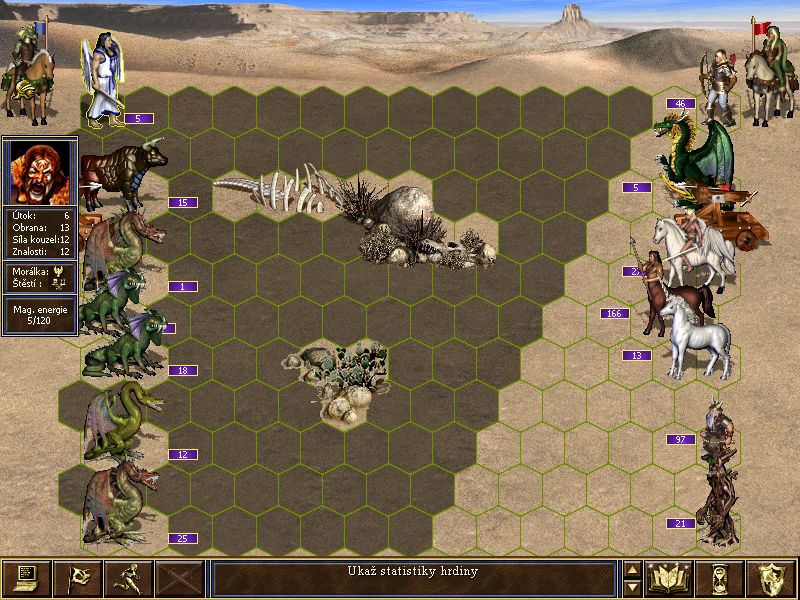Image resolution: width=800 pixels, height=600 pixels.
Task: Retreat using the running man button
Action: [x=128, y=577]
